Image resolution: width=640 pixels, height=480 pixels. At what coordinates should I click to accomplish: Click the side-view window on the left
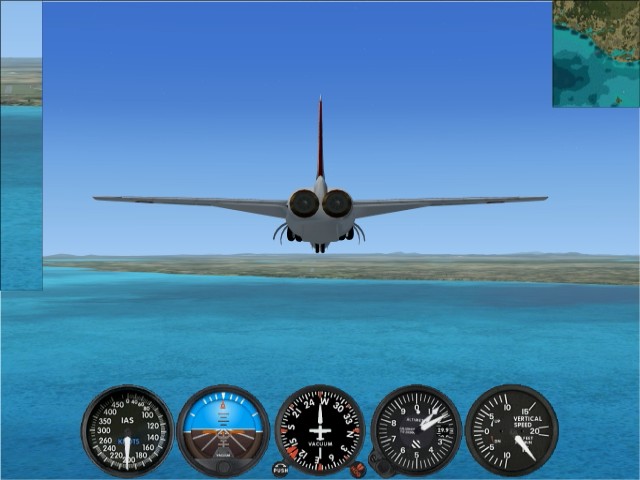(x=21, y=145)
